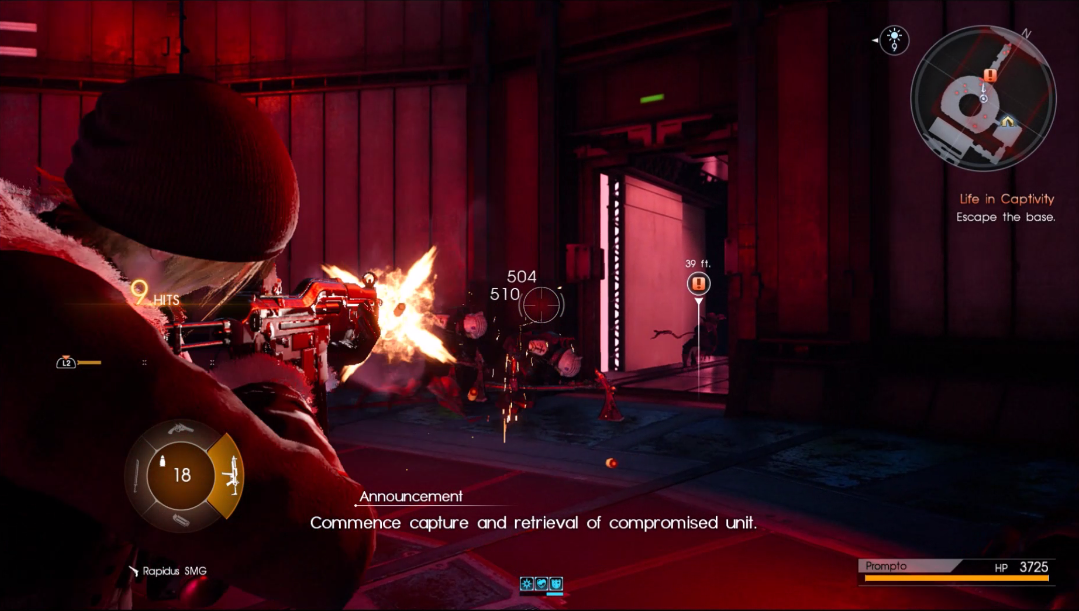Select the shield-face status buff icon

(x=555, y=584)
